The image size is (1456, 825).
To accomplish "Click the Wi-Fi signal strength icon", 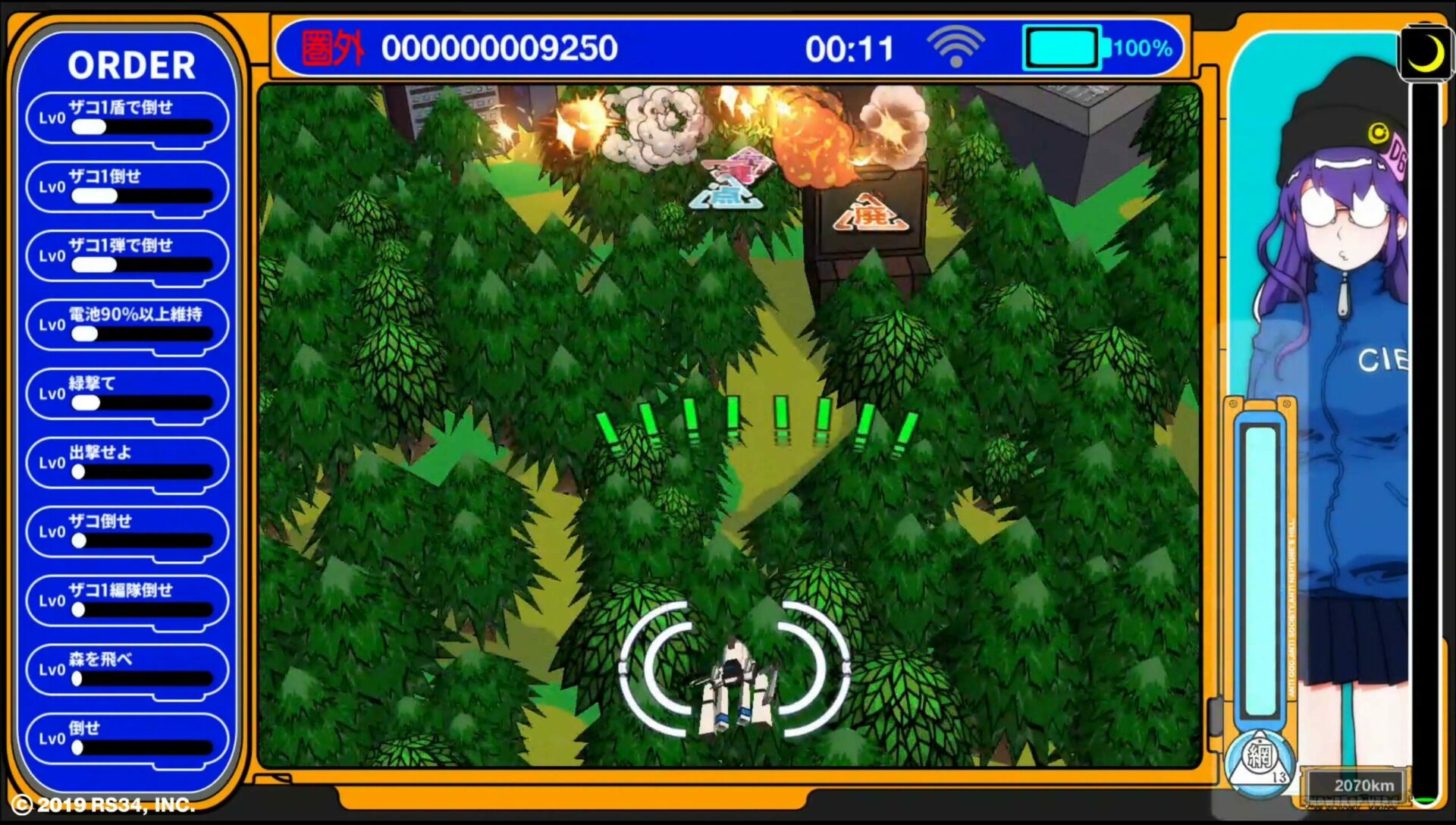I will pos(955,47).
